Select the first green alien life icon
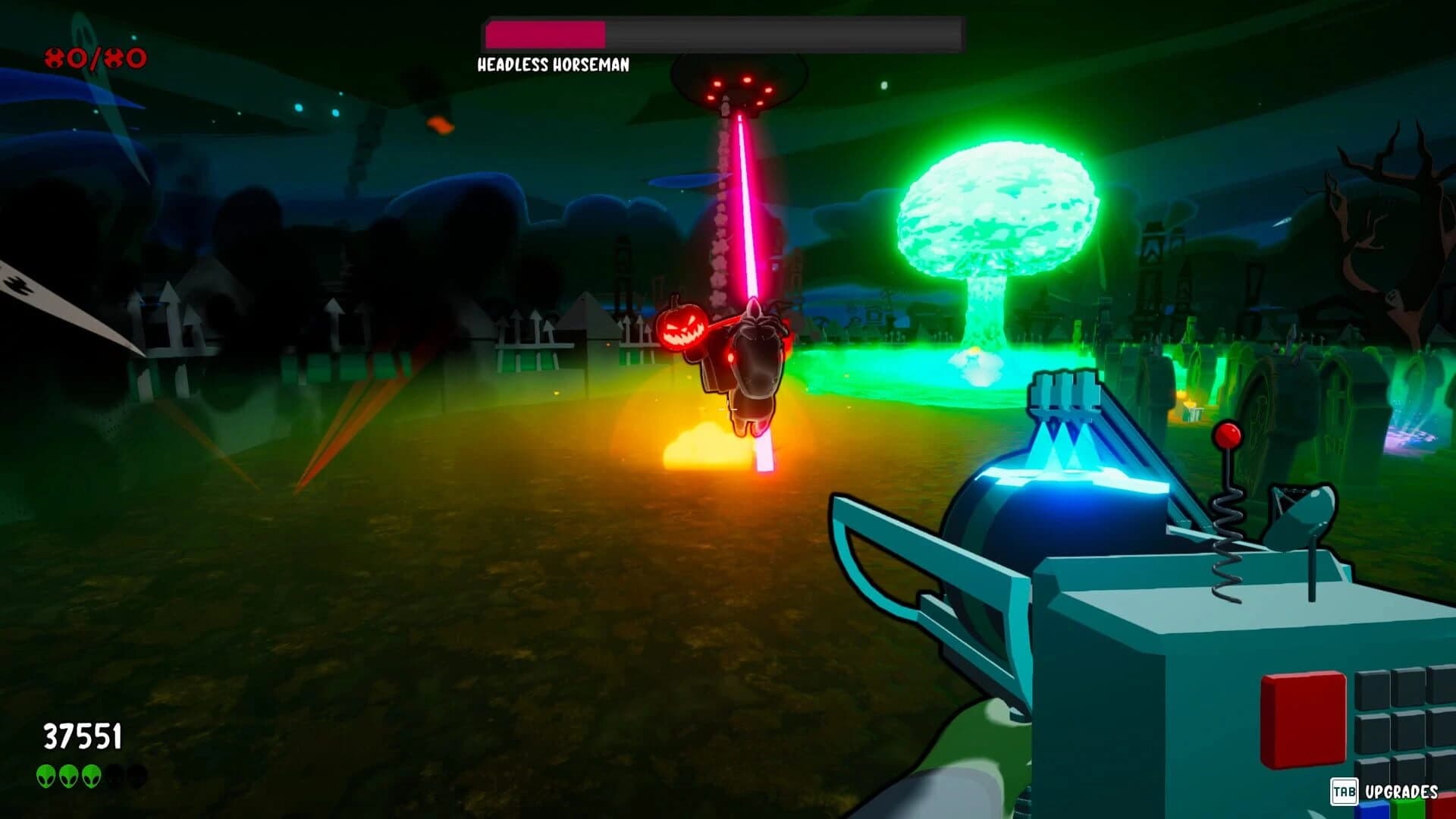This screenshot has height=819, width=1456. (46, 776)
